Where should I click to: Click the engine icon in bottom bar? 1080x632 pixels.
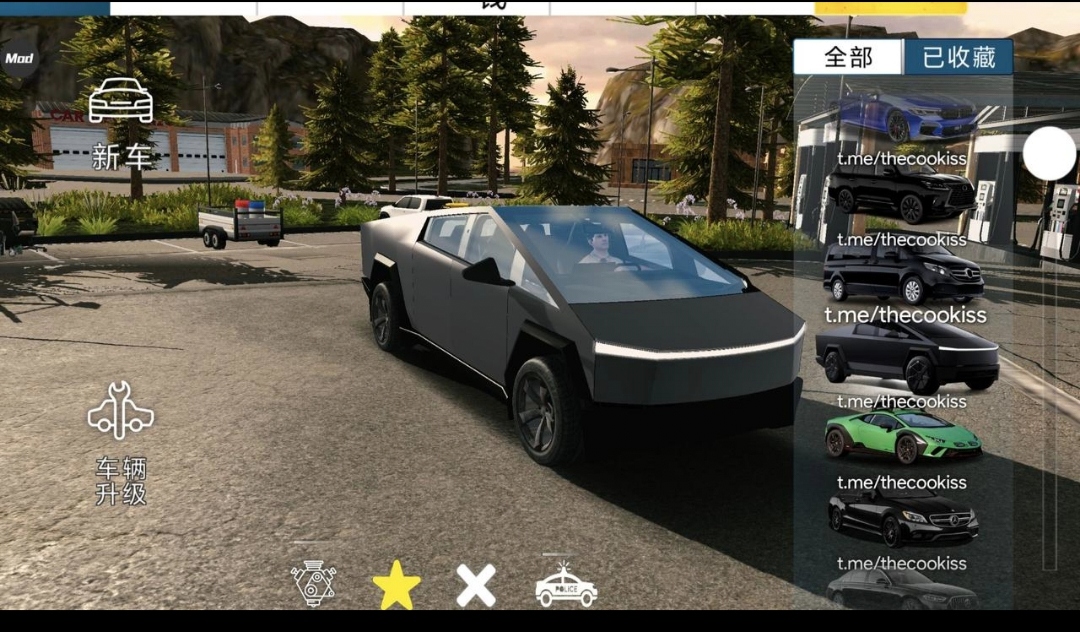313,584
